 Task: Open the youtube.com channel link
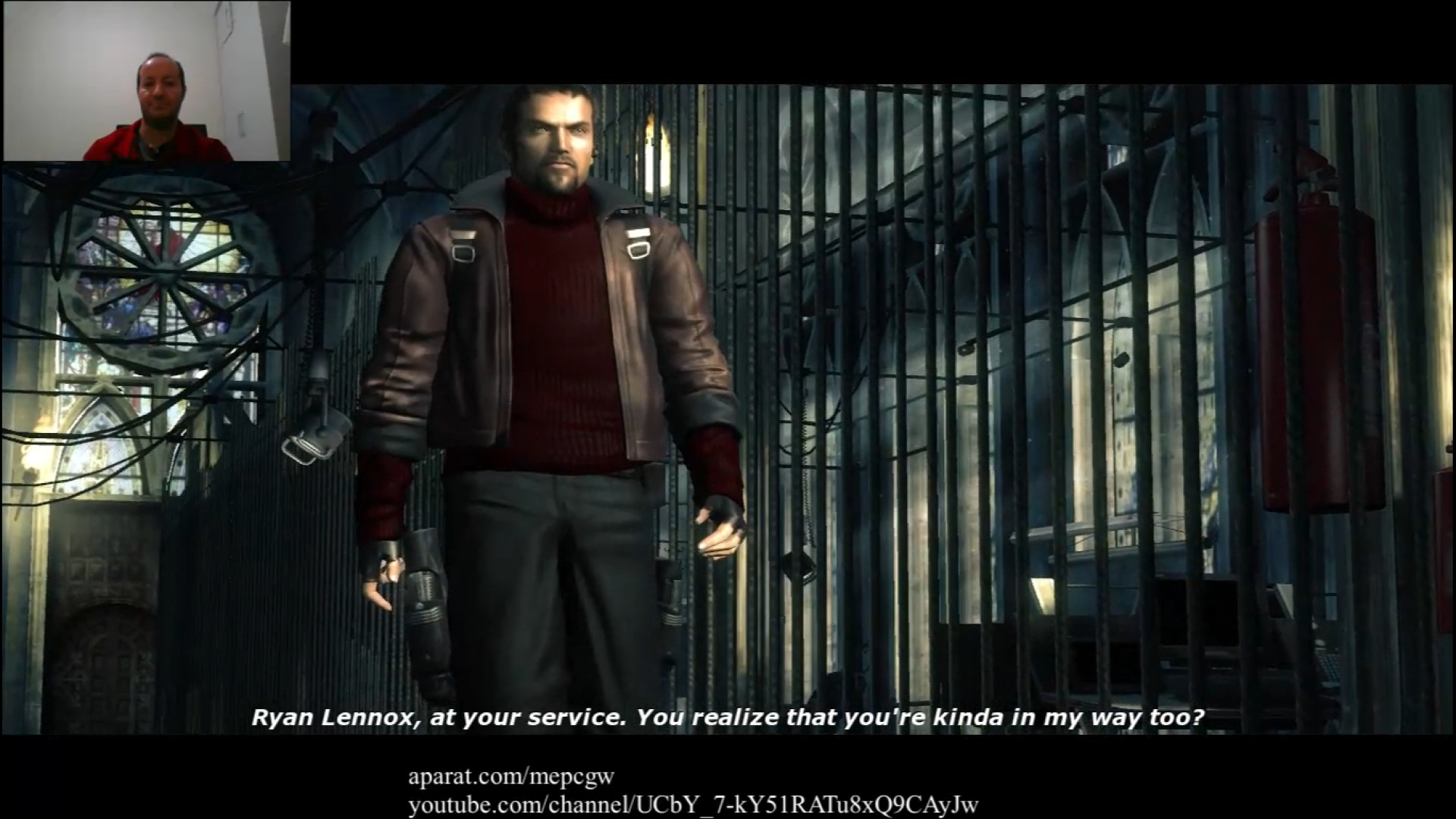click(692, 804)
